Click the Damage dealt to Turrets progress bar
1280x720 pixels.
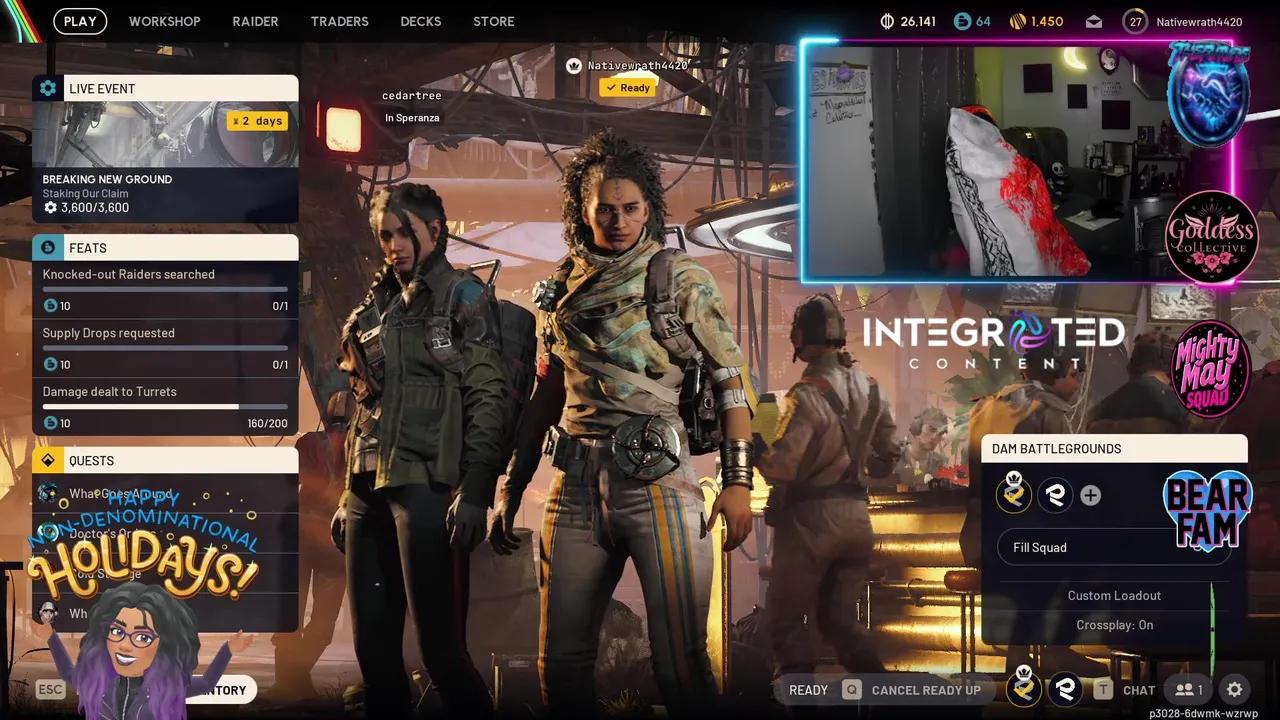pos(165,407)
